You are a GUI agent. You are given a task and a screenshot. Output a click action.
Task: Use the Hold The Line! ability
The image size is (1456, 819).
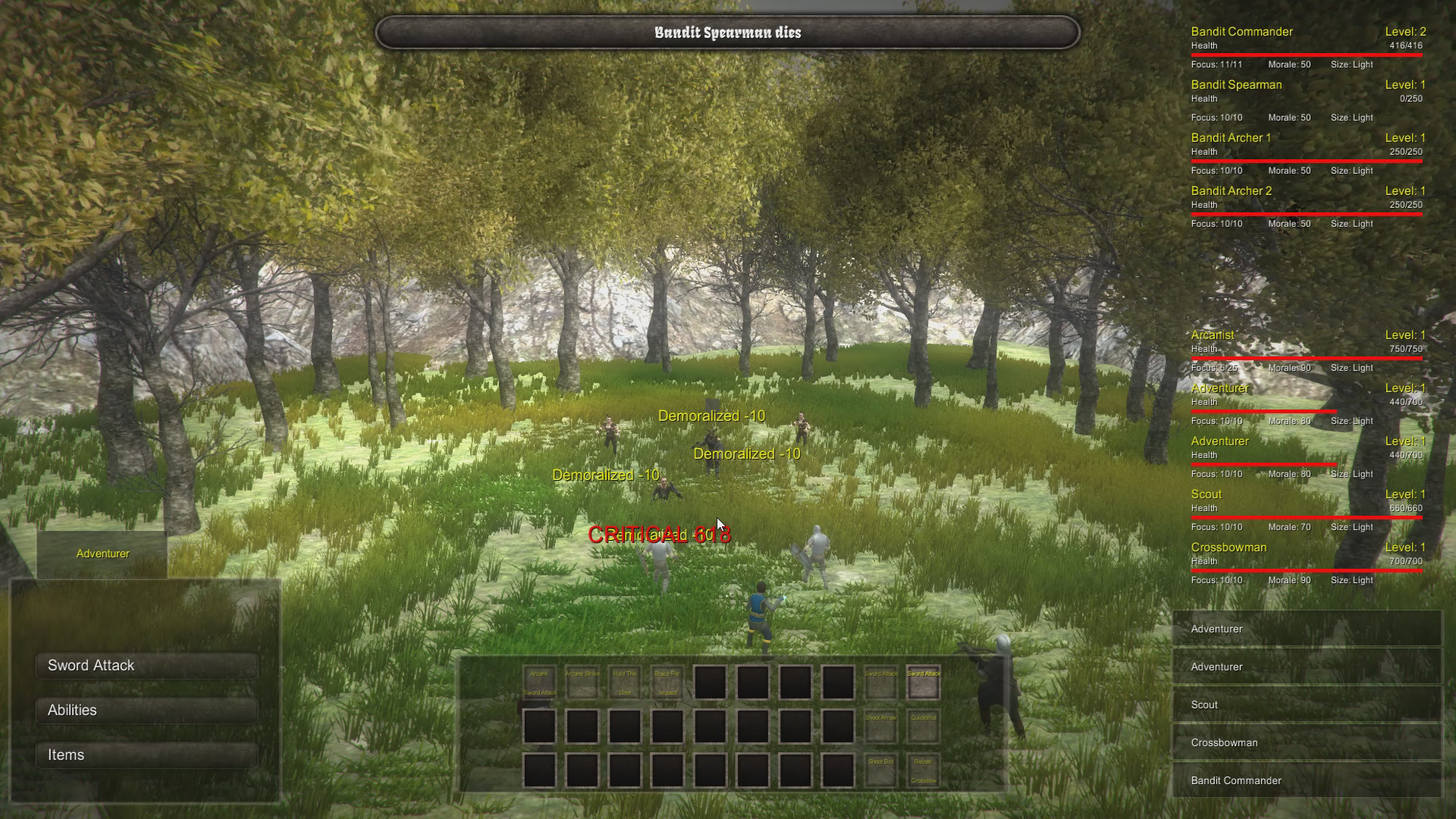coord(625,681)
